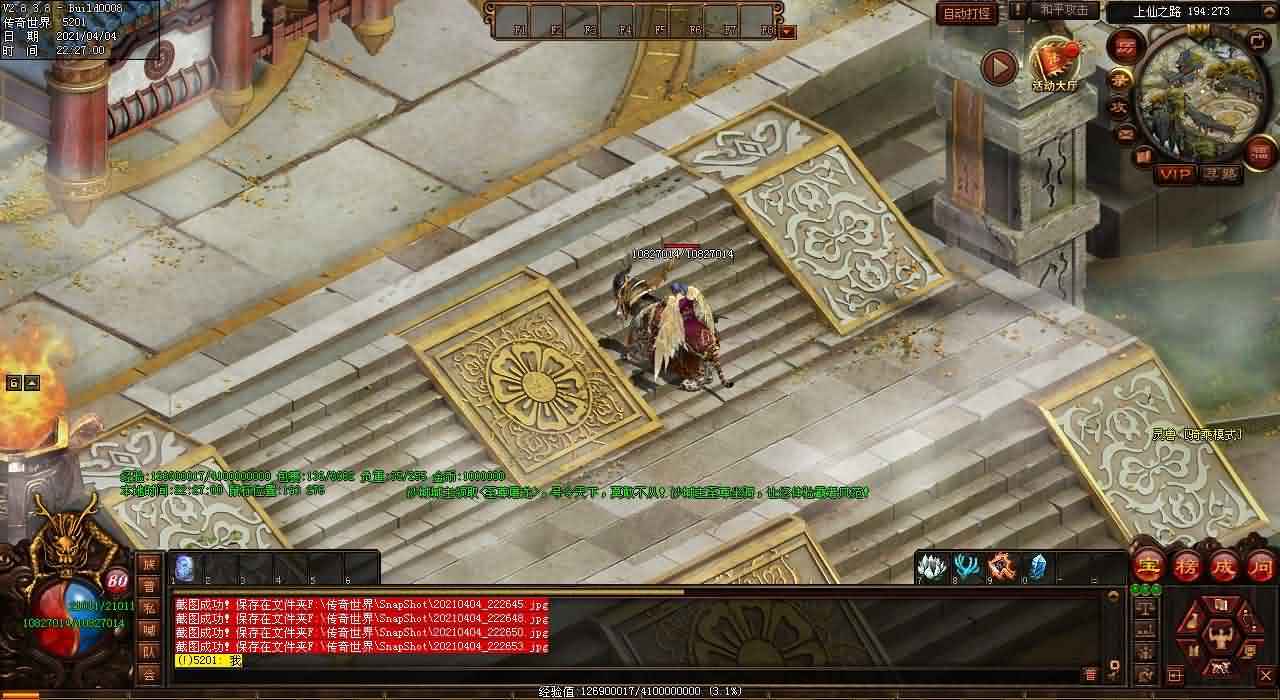Open the character figure in hexagon menu
Image resolution: width=1280 pixels, height=700 pixels.
(x=1219, y=636)
